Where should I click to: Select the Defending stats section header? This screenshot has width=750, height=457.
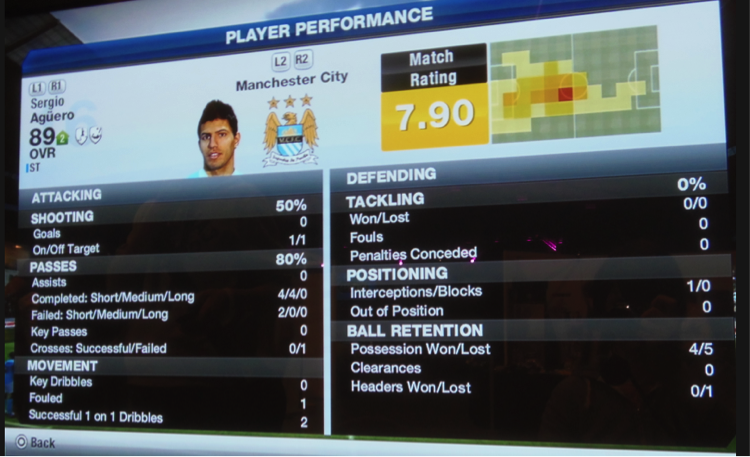pyautogui.click(x=530, y=179)
